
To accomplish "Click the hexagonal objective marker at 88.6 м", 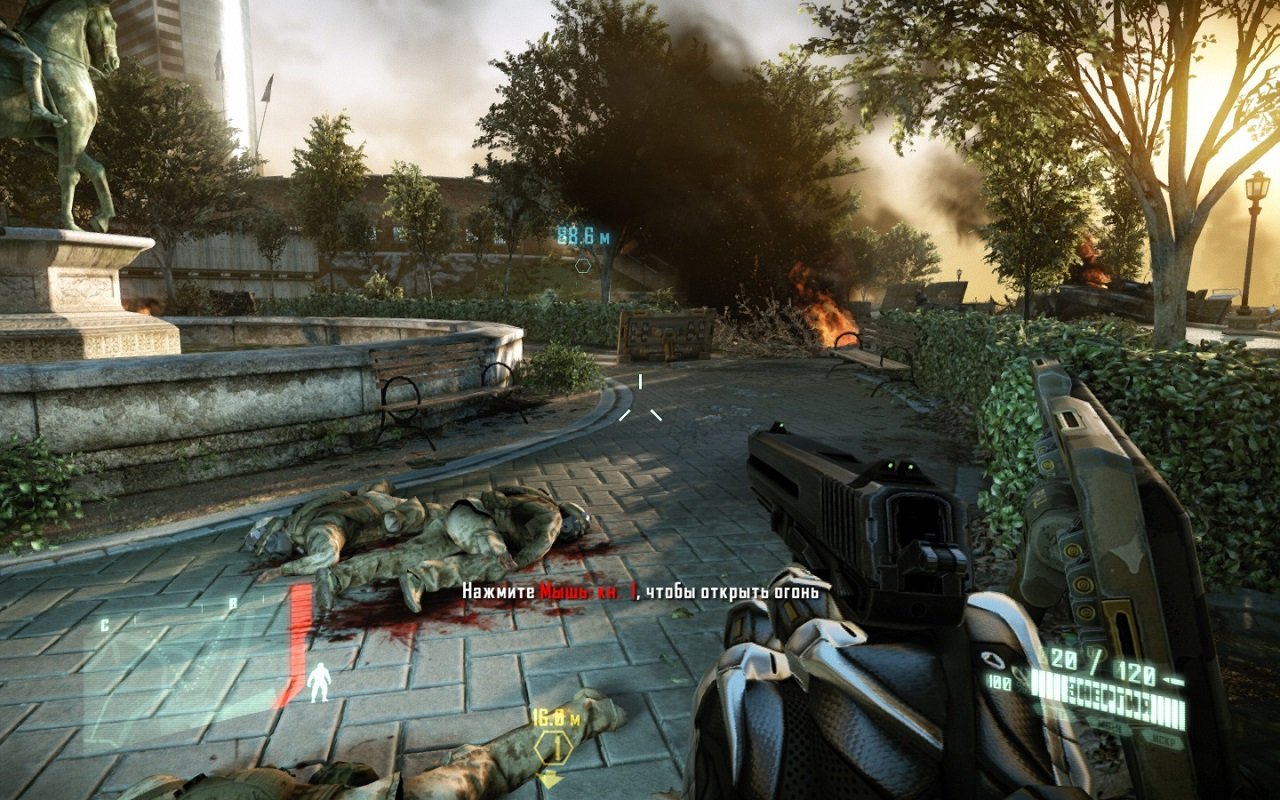I will coord(581,268).
